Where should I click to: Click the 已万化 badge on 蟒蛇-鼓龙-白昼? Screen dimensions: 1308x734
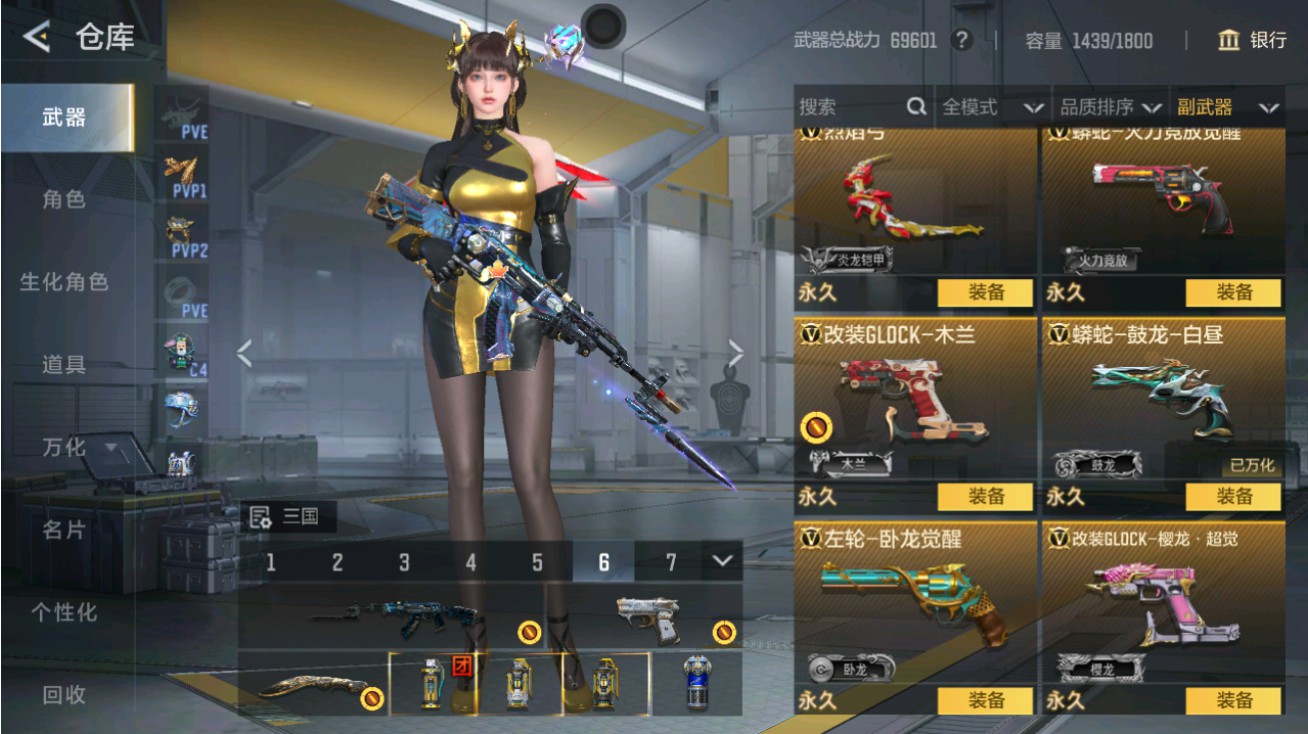pos(1251,466)
